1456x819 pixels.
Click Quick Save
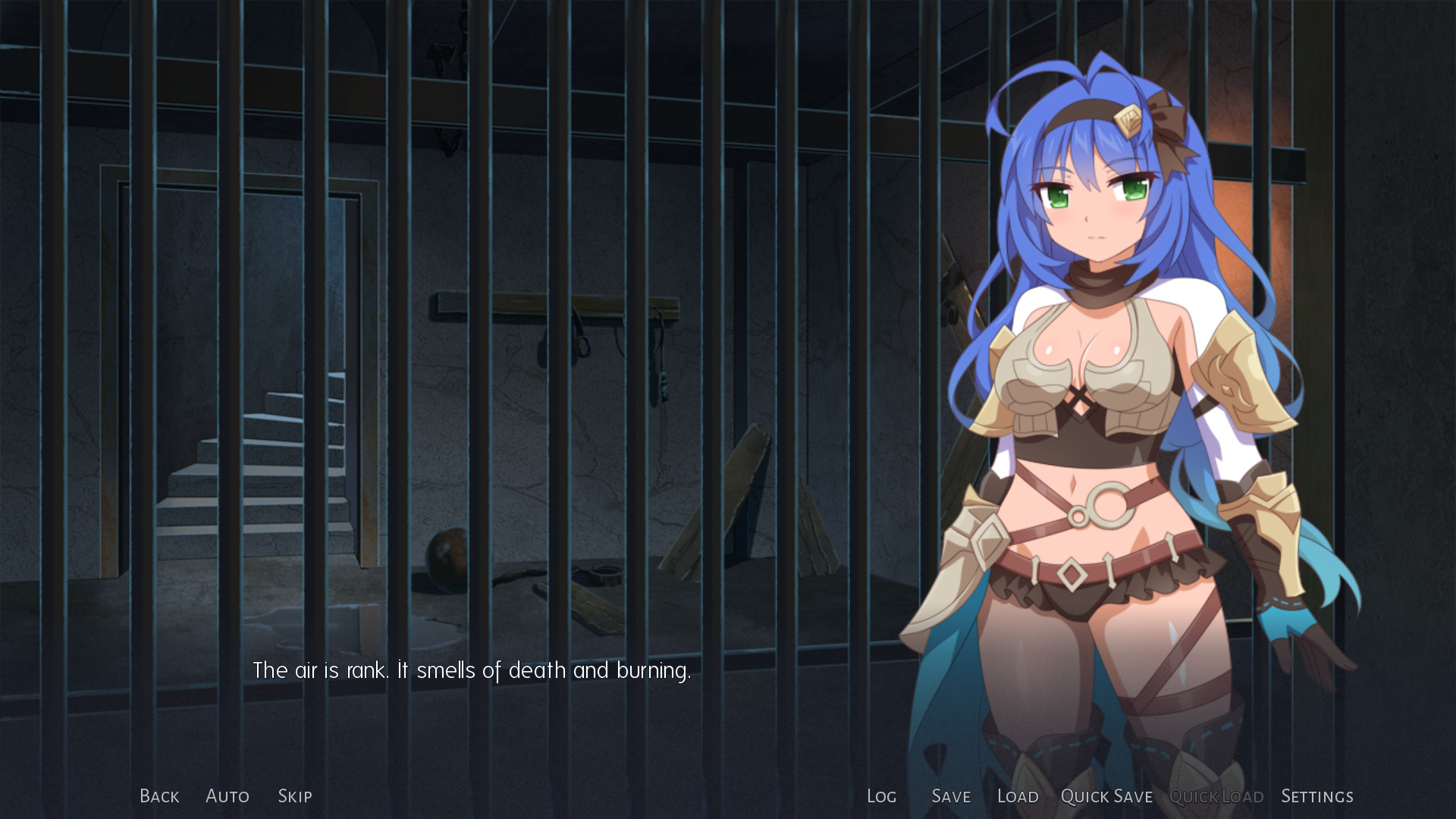(x=1106, y=796)
